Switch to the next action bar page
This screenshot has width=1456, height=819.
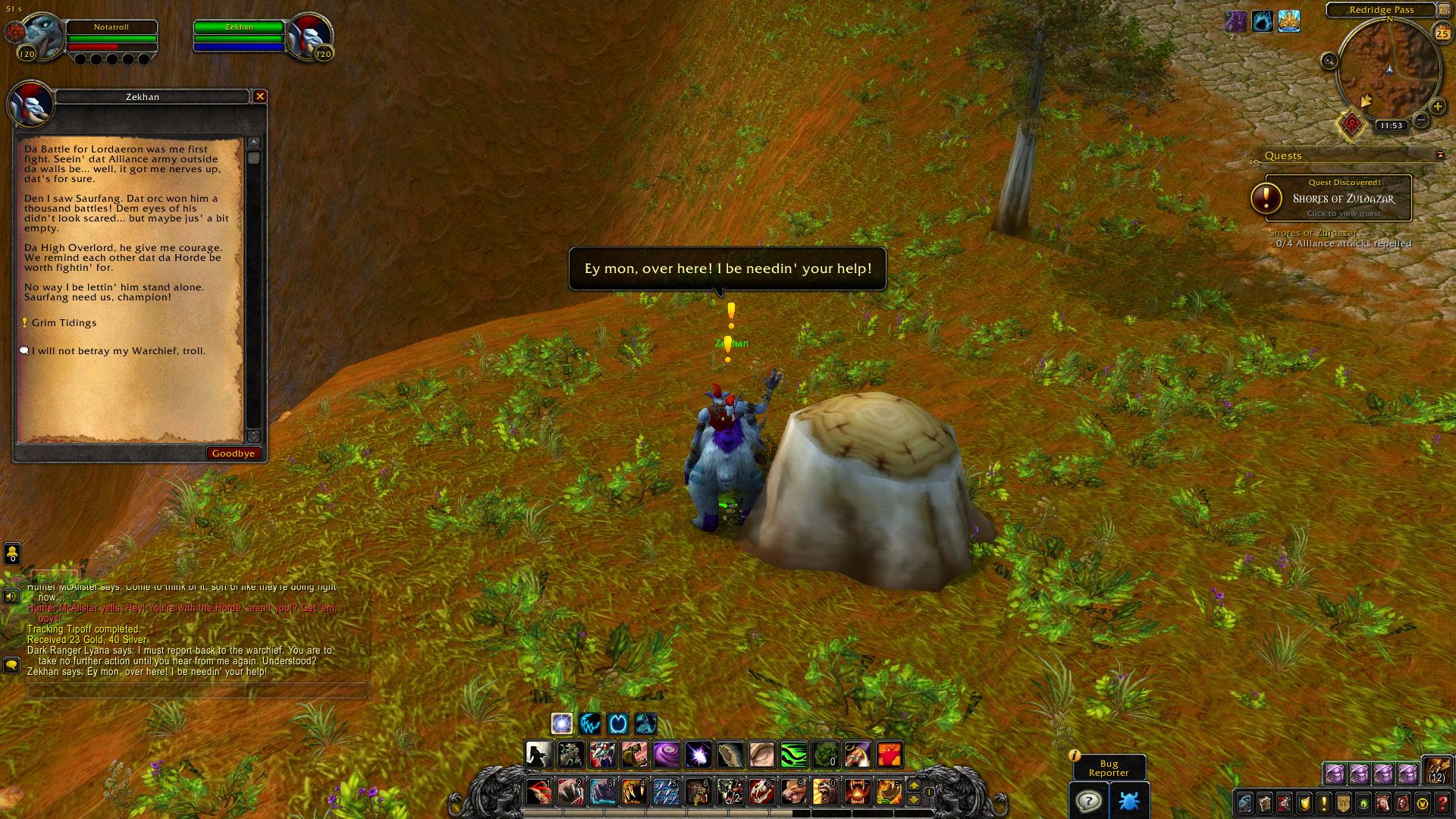914,786
